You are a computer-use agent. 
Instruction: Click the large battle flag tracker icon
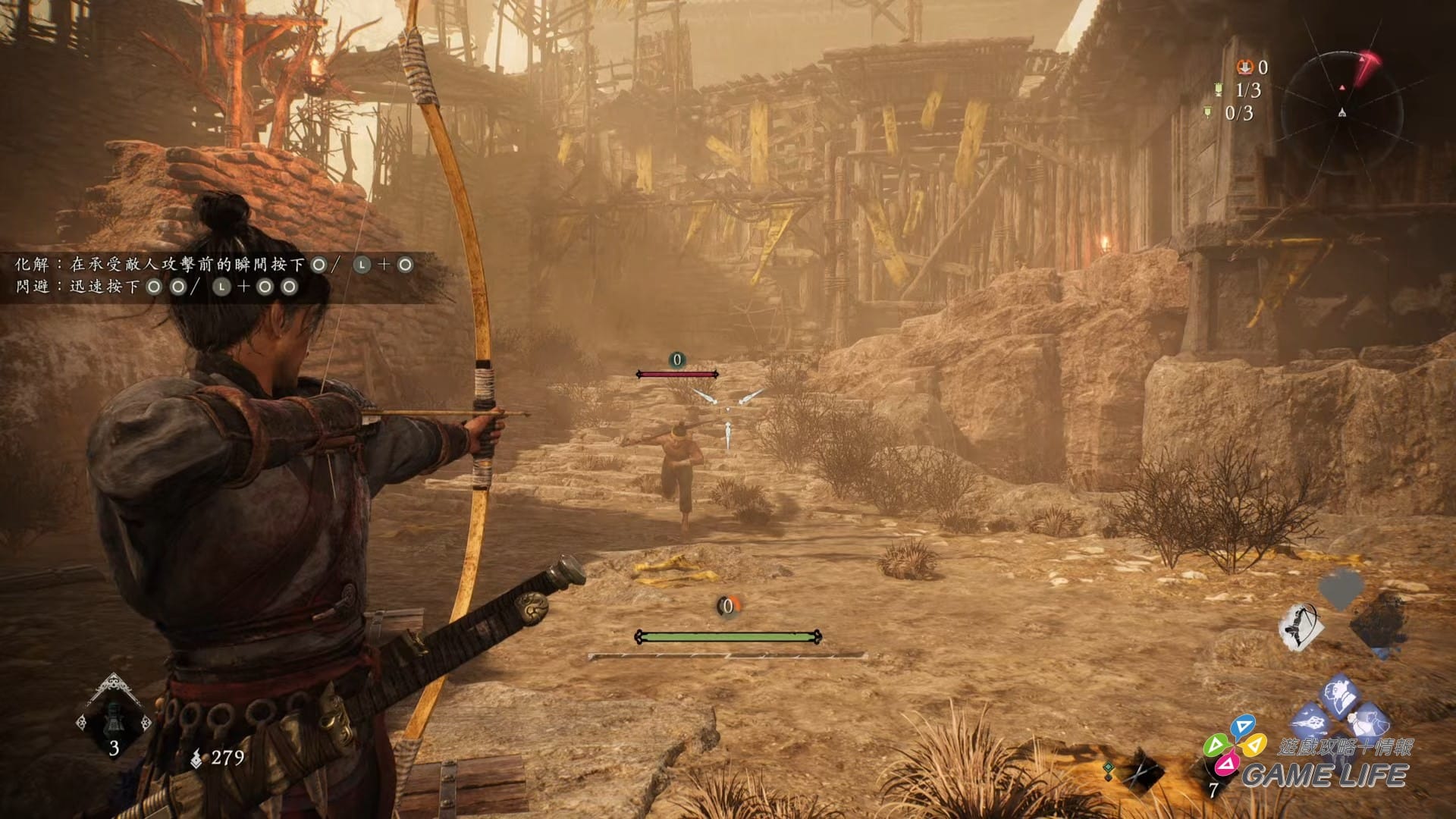(1219, 90)
